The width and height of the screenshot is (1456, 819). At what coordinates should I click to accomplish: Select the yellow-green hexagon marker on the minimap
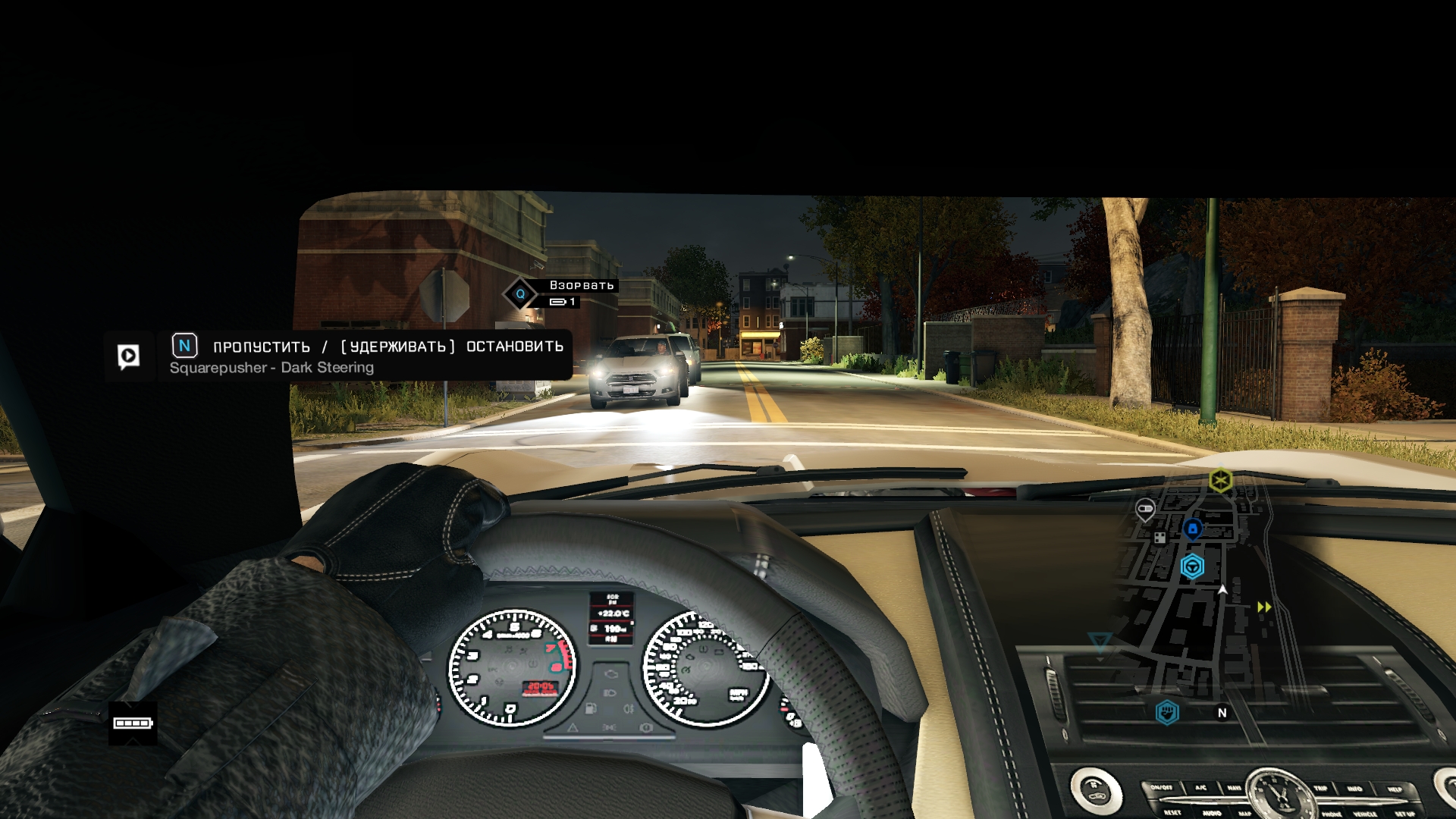tap(1220, 481)
